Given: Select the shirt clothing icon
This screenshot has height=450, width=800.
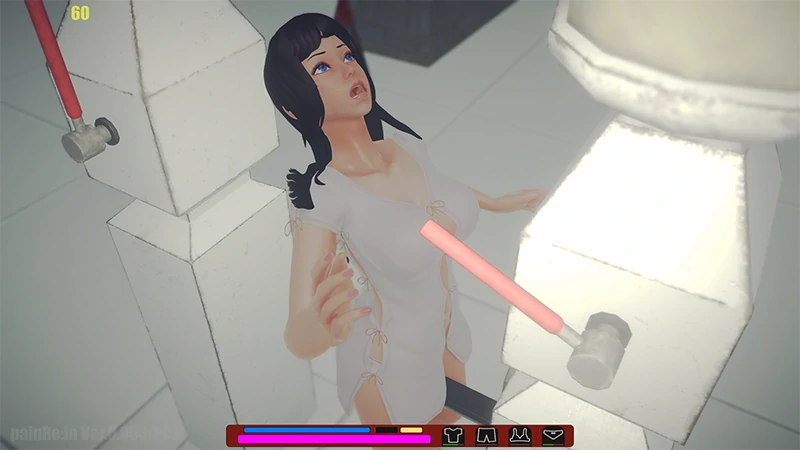Looking at the screenshot, I should [452, 435].
